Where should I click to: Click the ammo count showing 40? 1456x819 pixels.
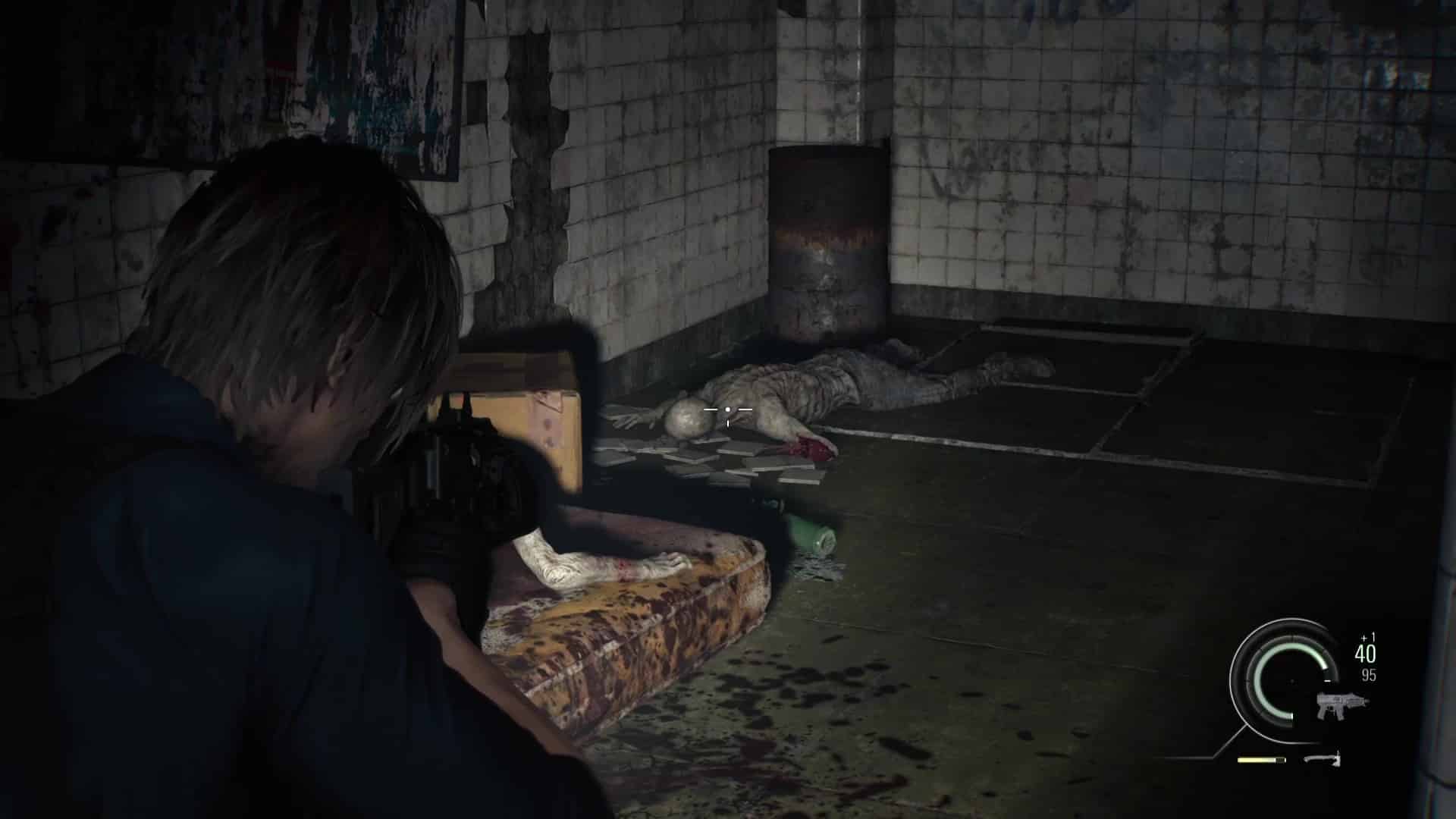1366,654
